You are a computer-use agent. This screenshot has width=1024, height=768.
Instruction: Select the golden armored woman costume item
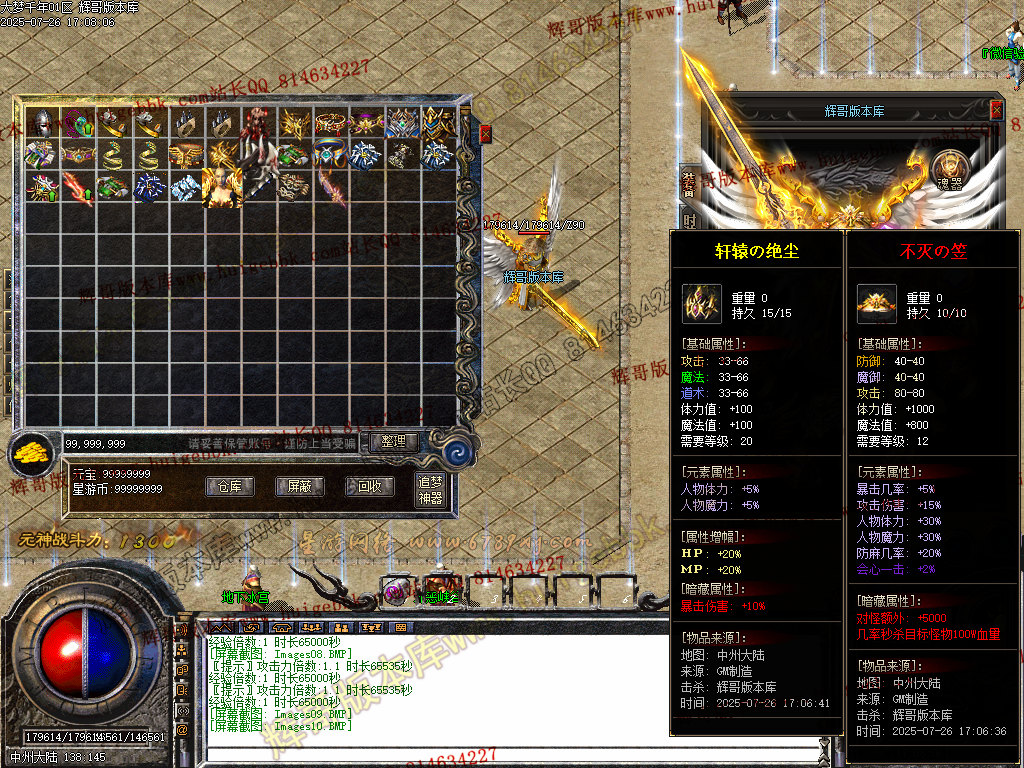click(221, 187)
